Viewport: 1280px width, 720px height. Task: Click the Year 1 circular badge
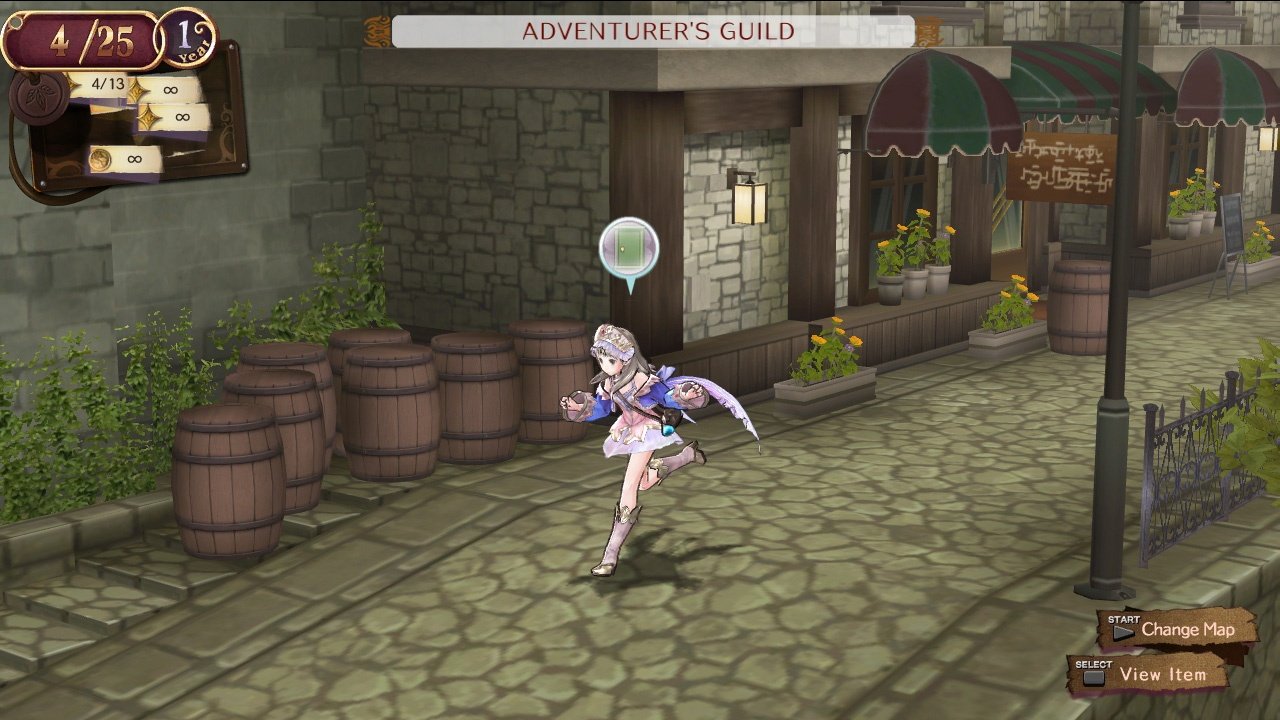click(x=186, y=39)
